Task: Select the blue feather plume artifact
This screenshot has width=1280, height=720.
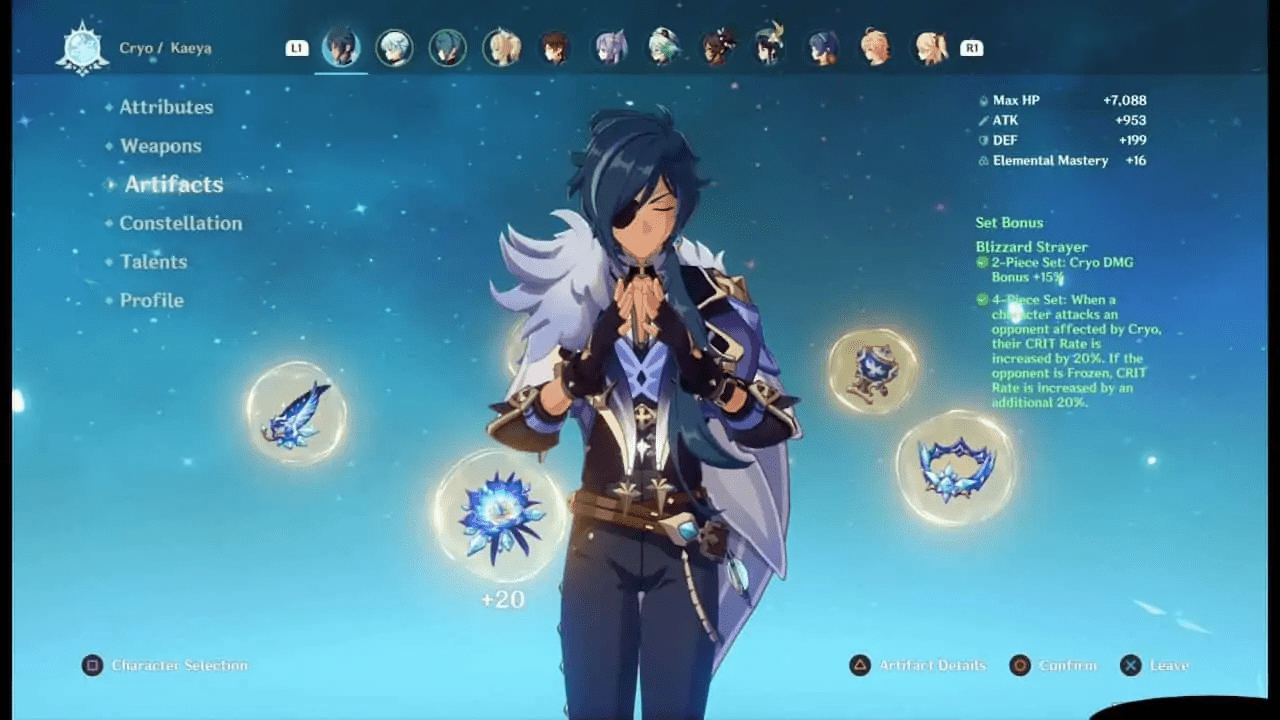Action: (x=296, y=414)
